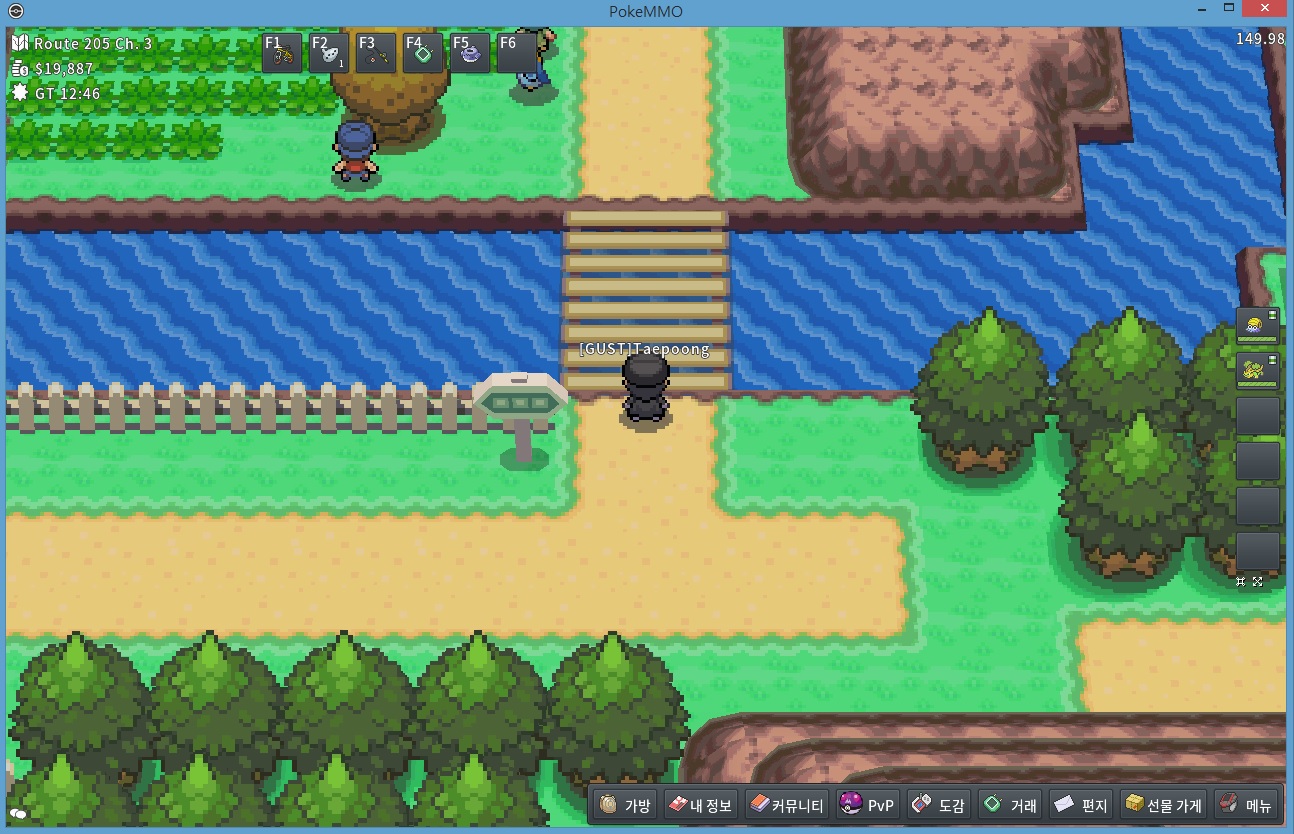Open the 도감 Pokédex
The image size is (1294, 834).
point(937,805)
